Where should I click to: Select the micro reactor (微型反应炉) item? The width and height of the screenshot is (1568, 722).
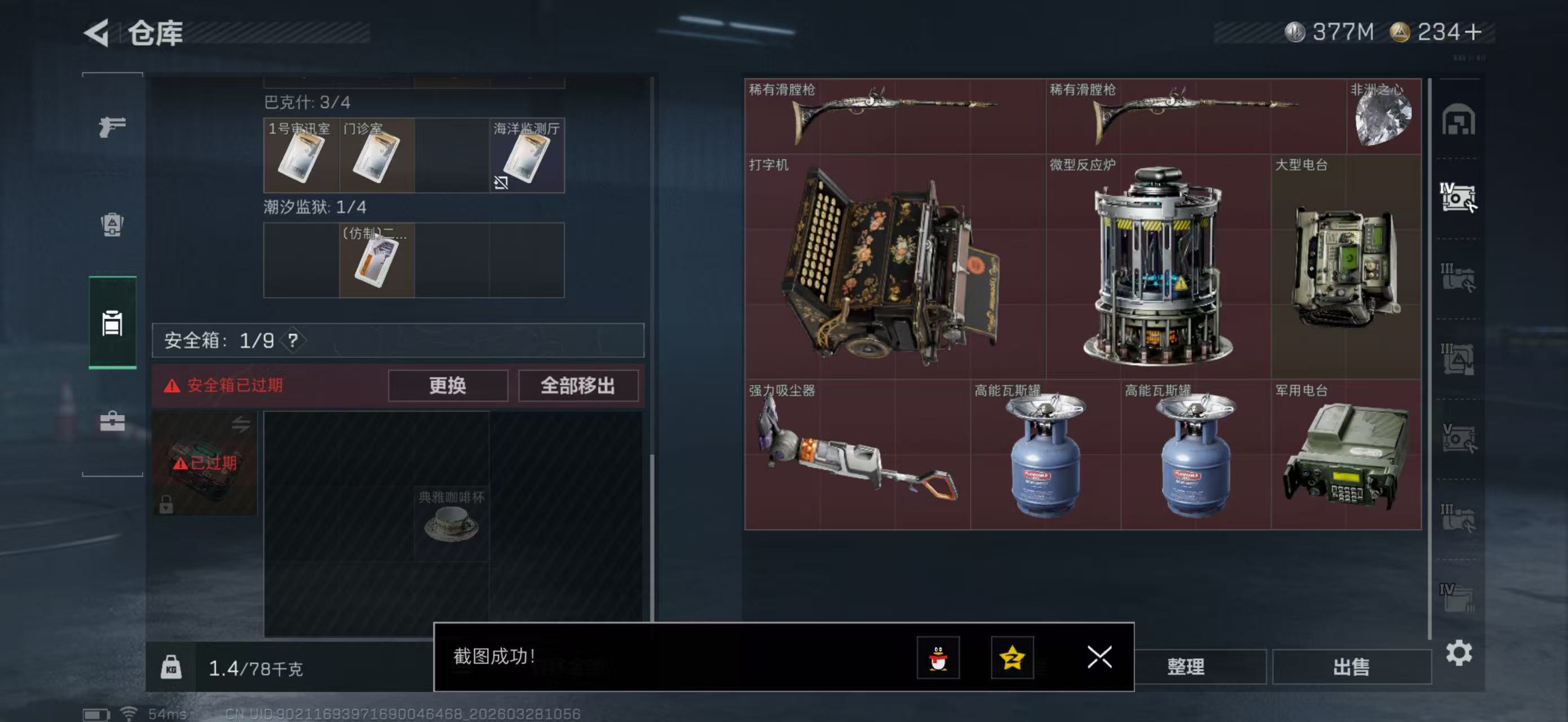(x=1157, y=267)
